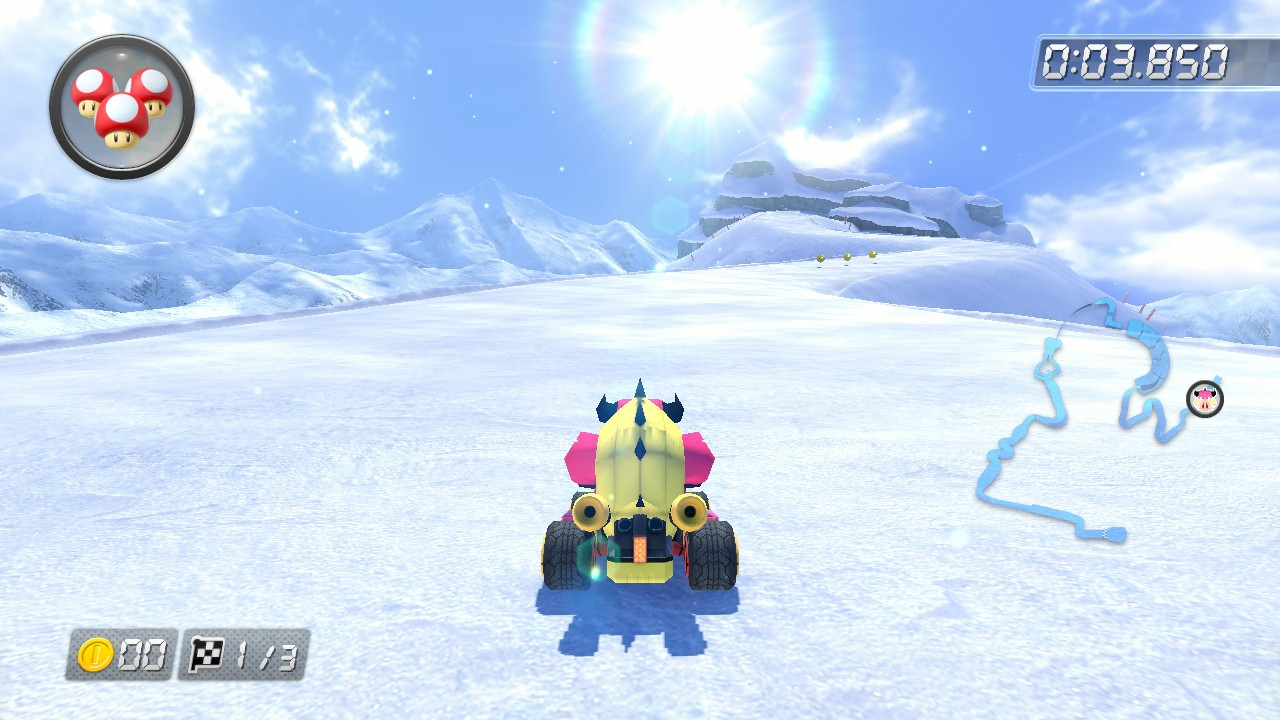The image size is (1280, 720).
Task: Click the distant yellow coins on the track
Action: (848, 257)
